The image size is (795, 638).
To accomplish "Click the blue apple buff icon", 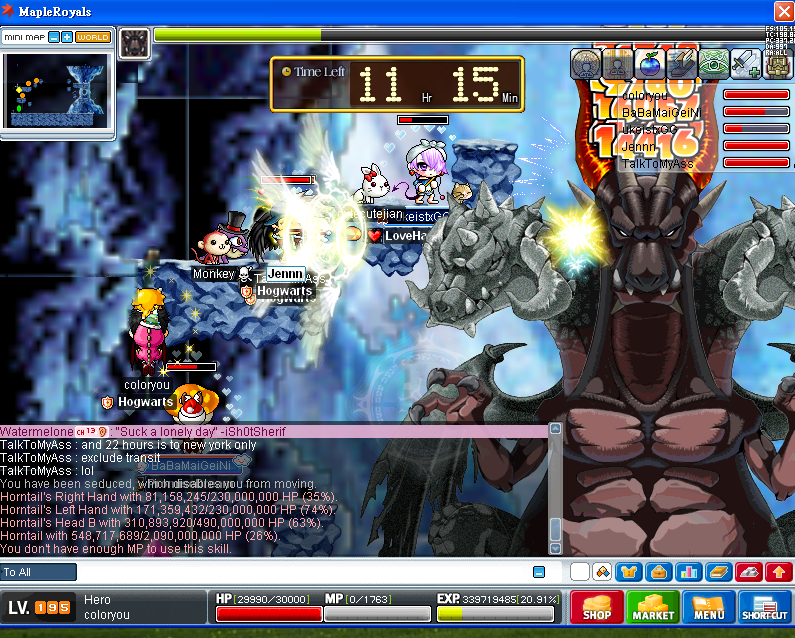I will tap(650, 64).
